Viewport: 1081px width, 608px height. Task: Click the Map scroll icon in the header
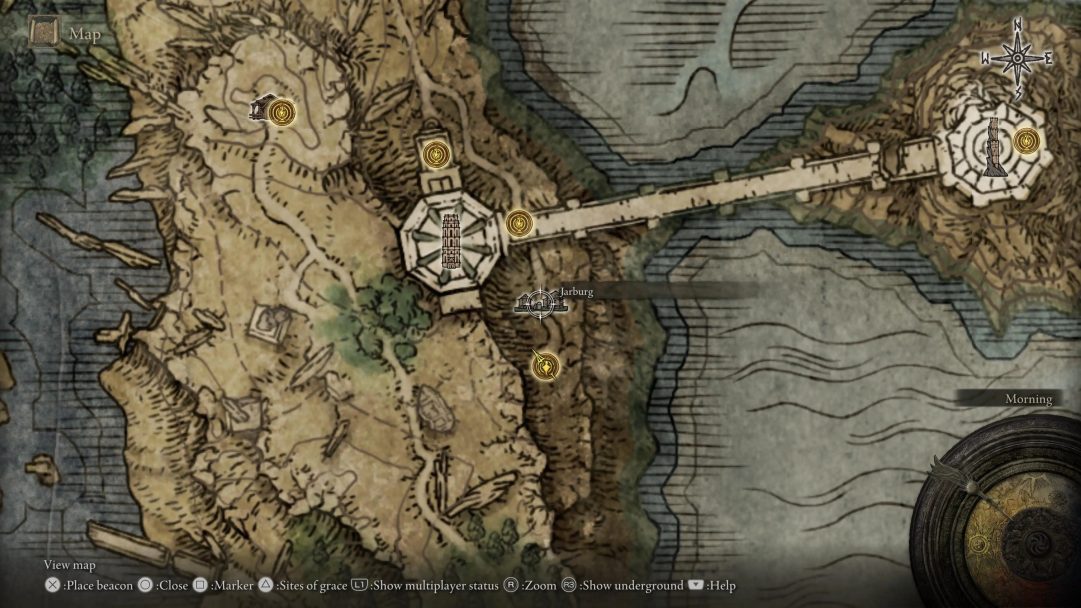(x=44, y=34)
